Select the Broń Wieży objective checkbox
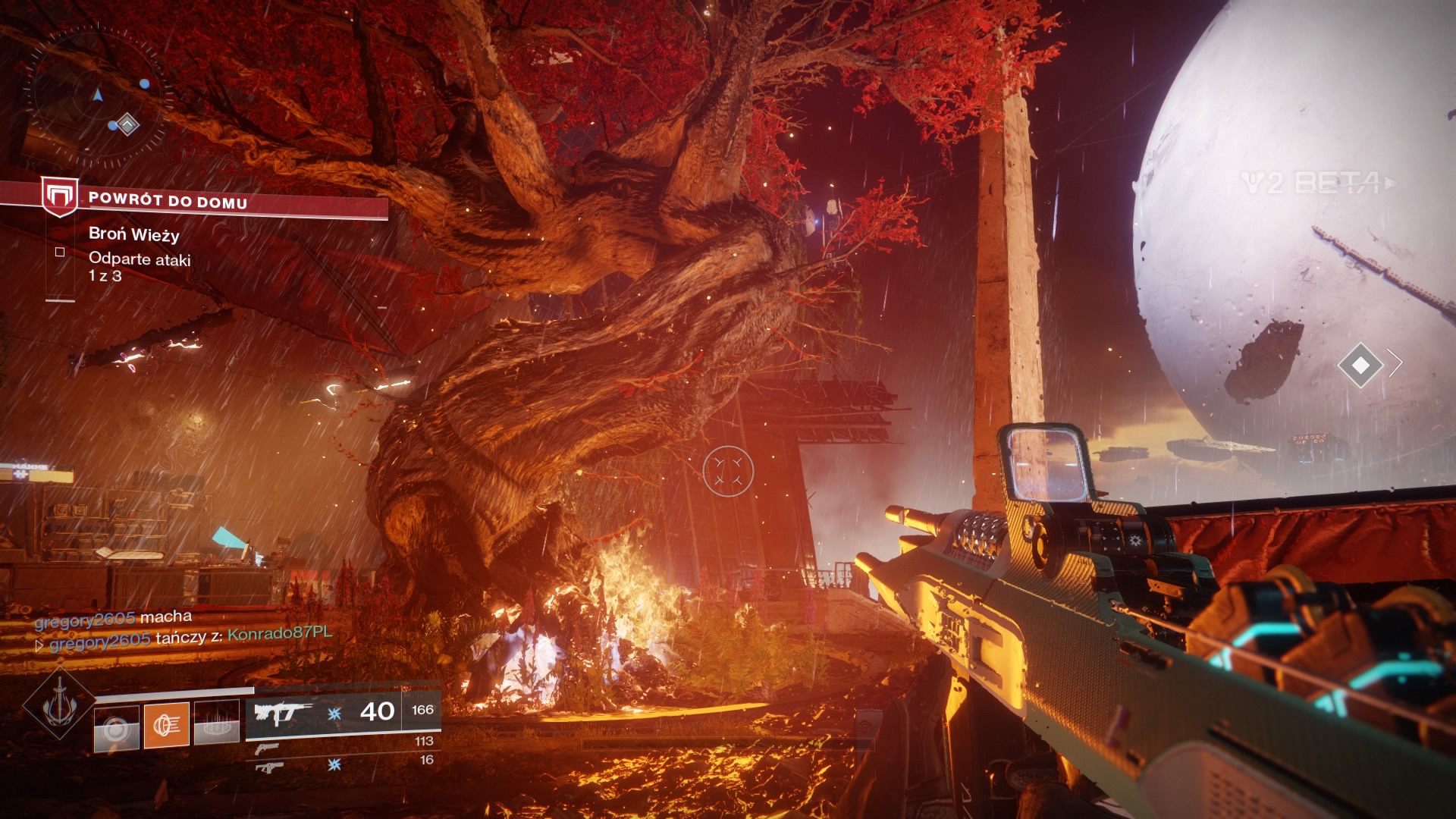Viewport: 1456px width, 819px height. (60, 252)
